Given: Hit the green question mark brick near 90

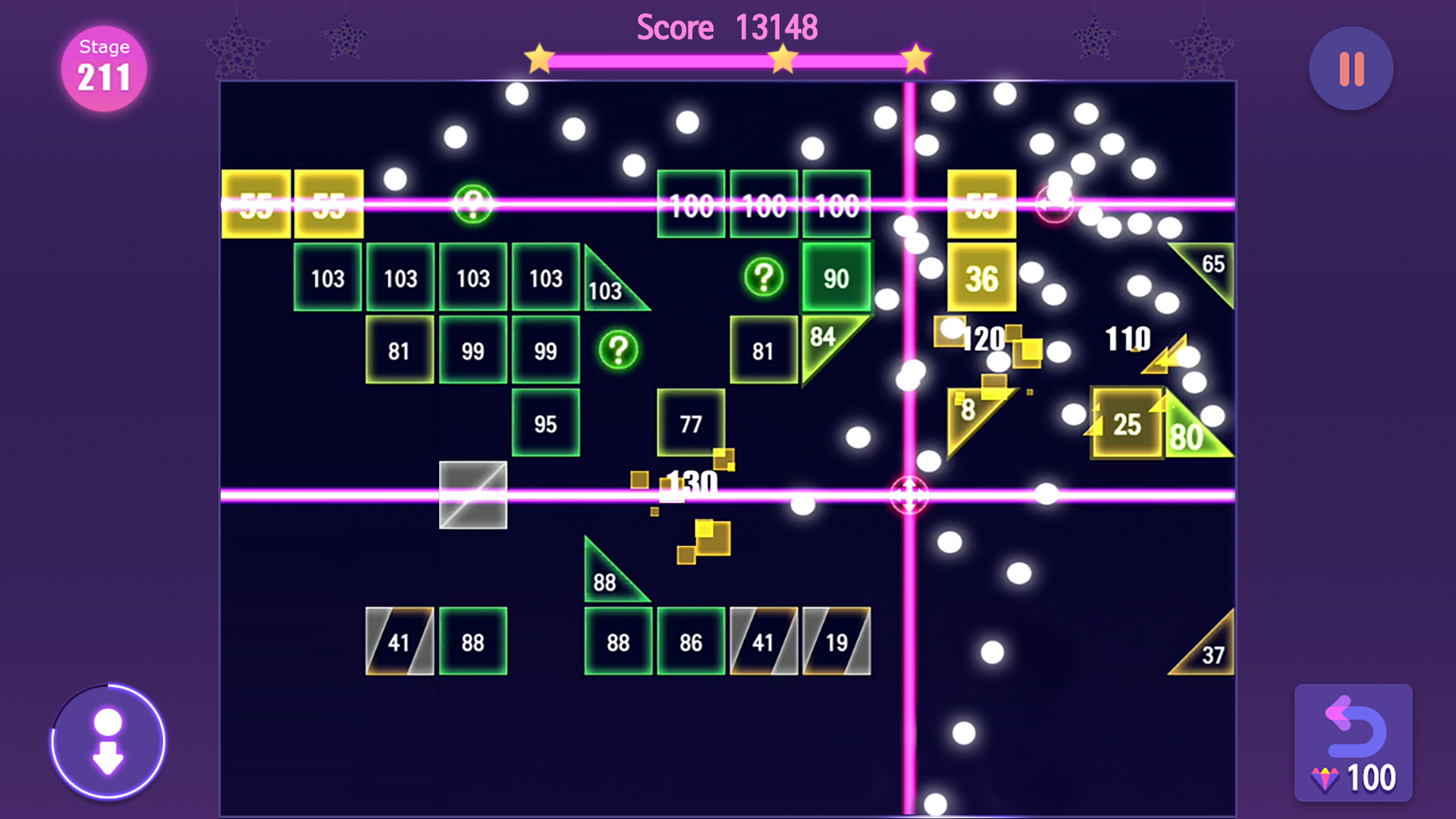Looking at the screenshot, I should [x=763, y=278].
